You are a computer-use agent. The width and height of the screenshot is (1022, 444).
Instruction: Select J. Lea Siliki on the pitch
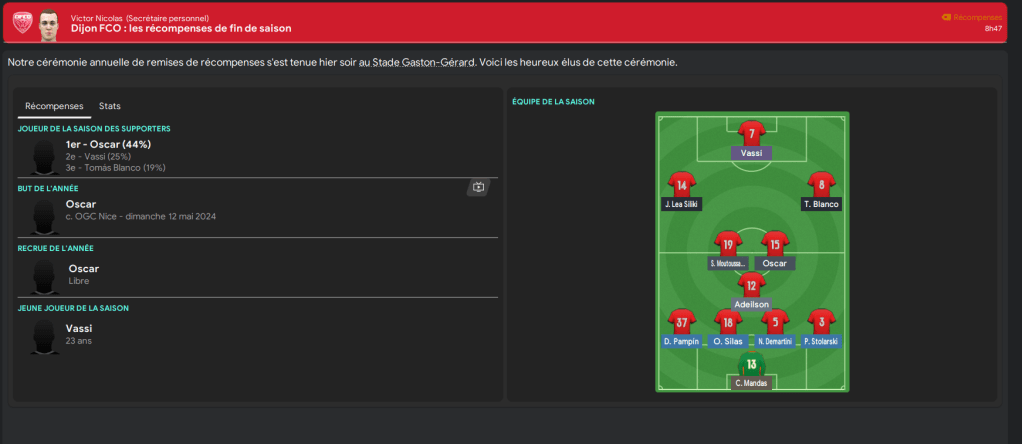coord(681,185)
